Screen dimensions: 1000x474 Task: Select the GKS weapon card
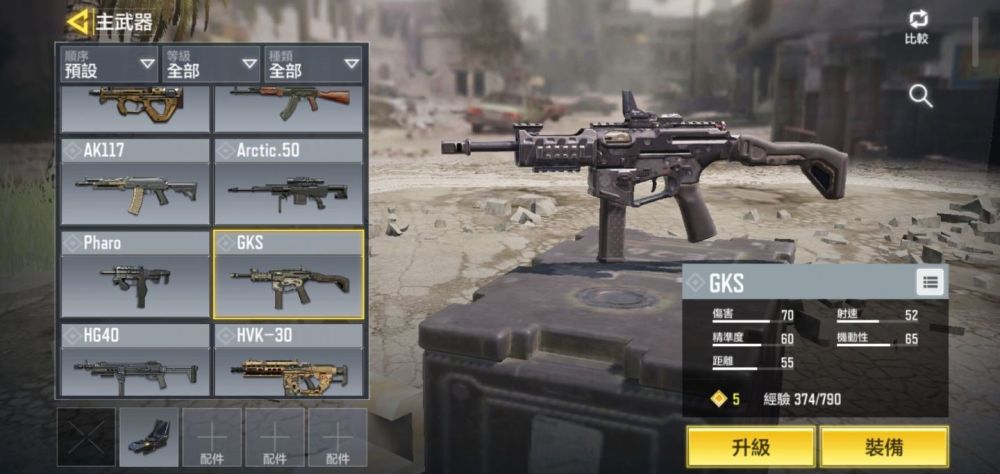pos(289,274)
